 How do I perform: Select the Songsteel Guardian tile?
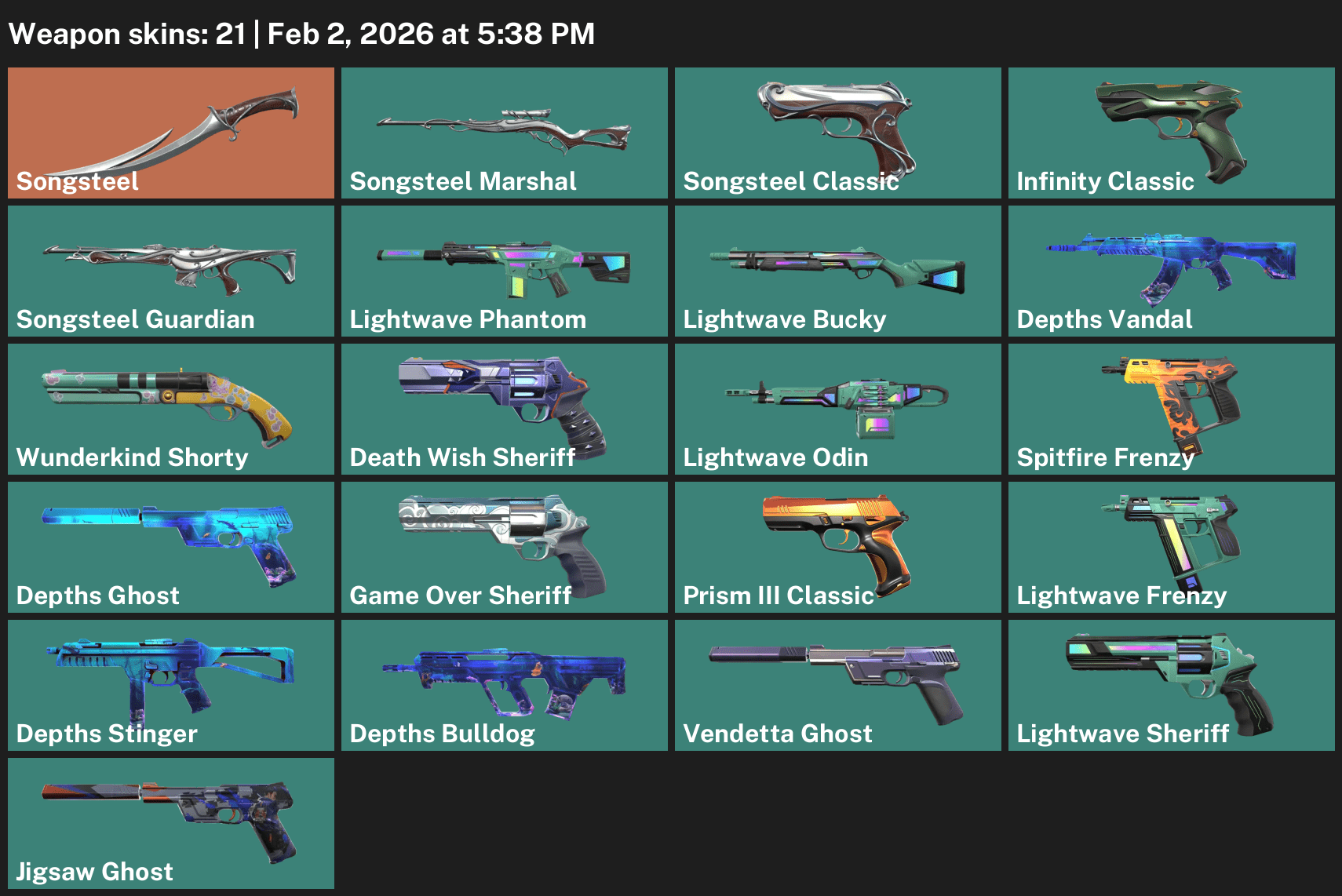pos(170,271)
